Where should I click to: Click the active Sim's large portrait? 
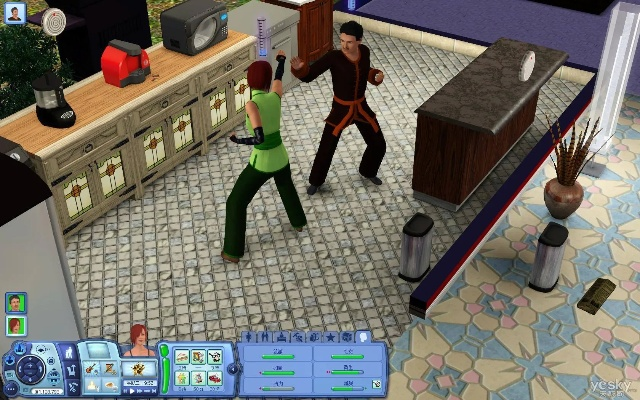[139, 343]
